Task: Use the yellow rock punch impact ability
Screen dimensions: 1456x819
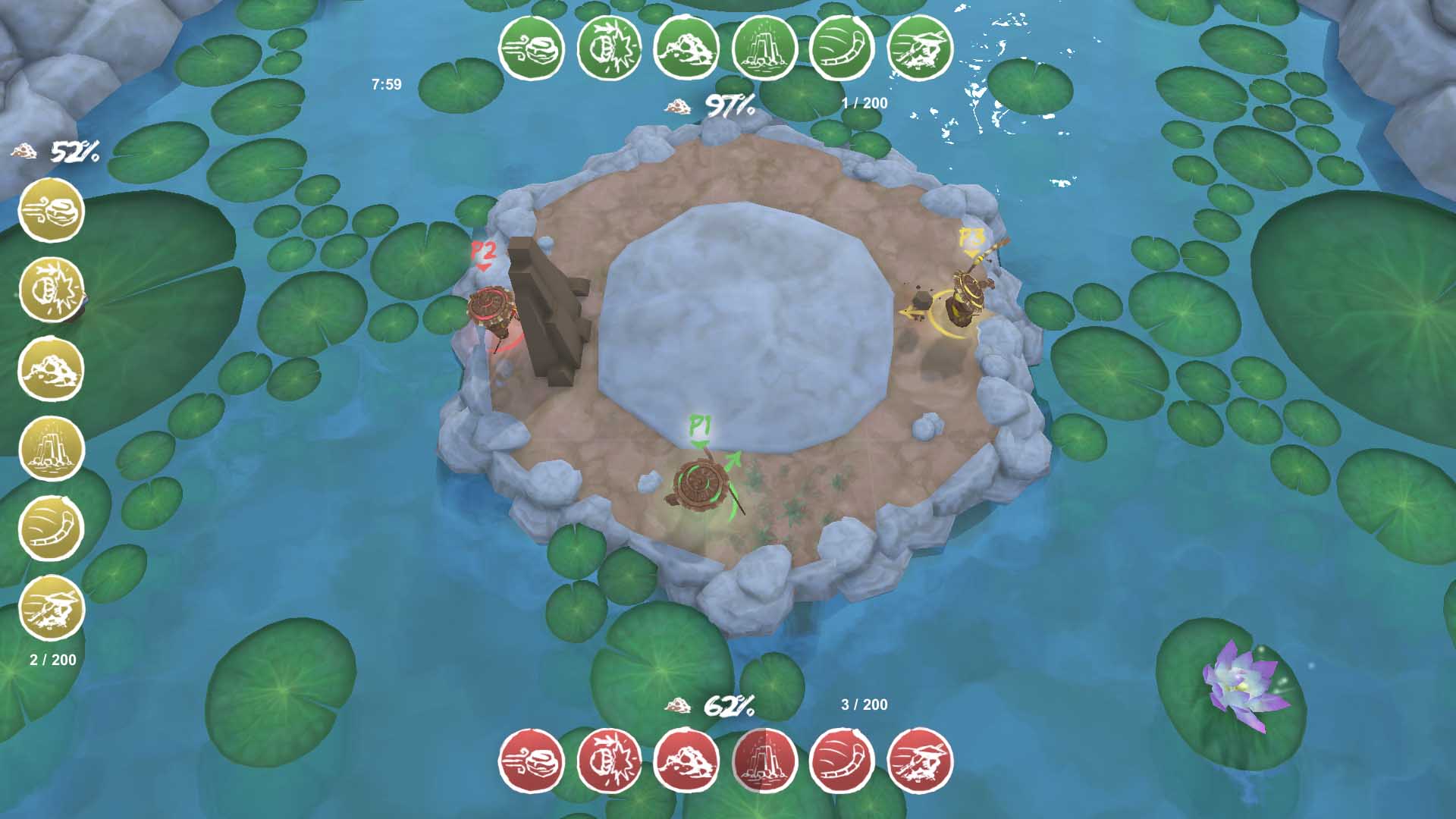Action: pyautogui.click(x=51, y=290)
